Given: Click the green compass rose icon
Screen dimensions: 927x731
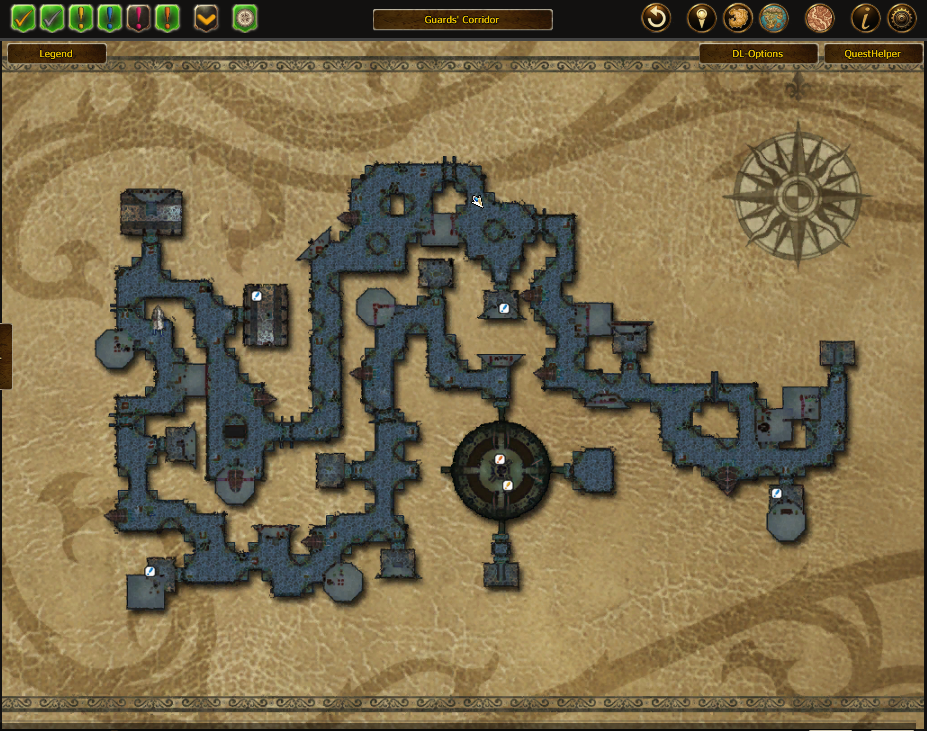Looking at the screenshot, I should 244,17.
